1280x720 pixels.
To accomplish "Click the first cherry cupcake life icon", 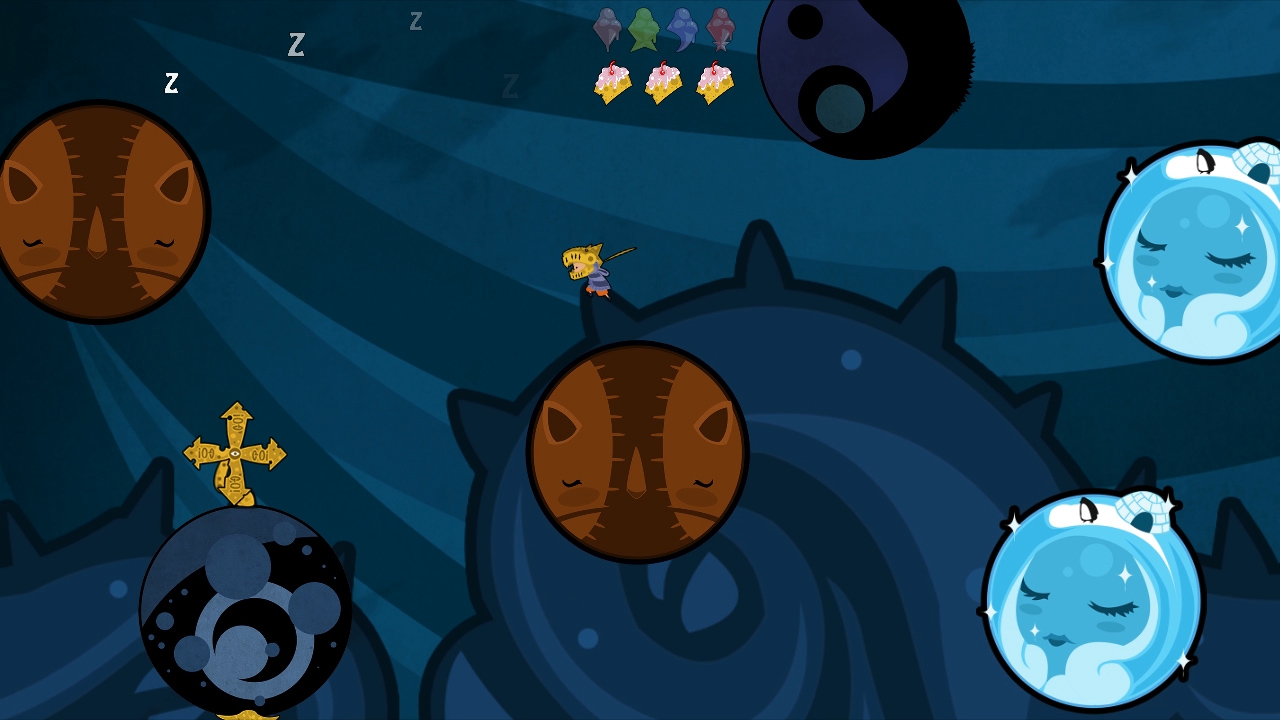I will (611, 85).
